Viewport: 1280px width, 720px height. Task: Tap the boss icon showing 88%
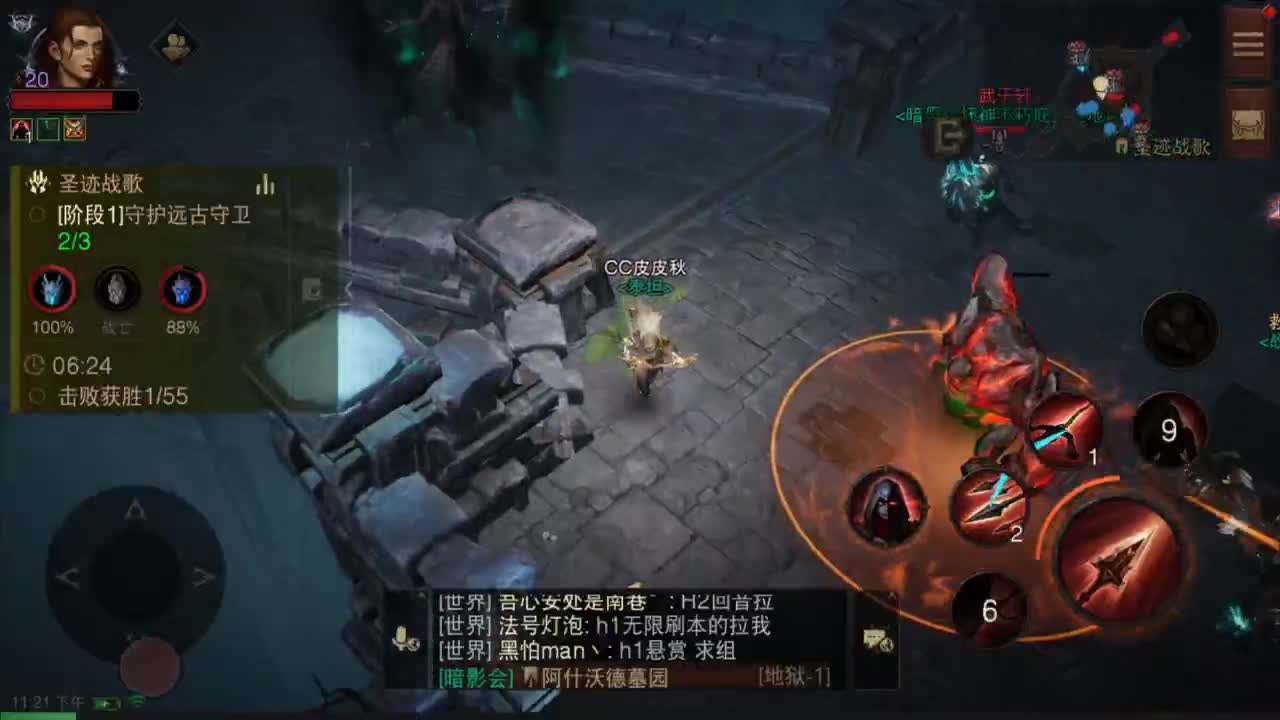[x=180, y=289]
